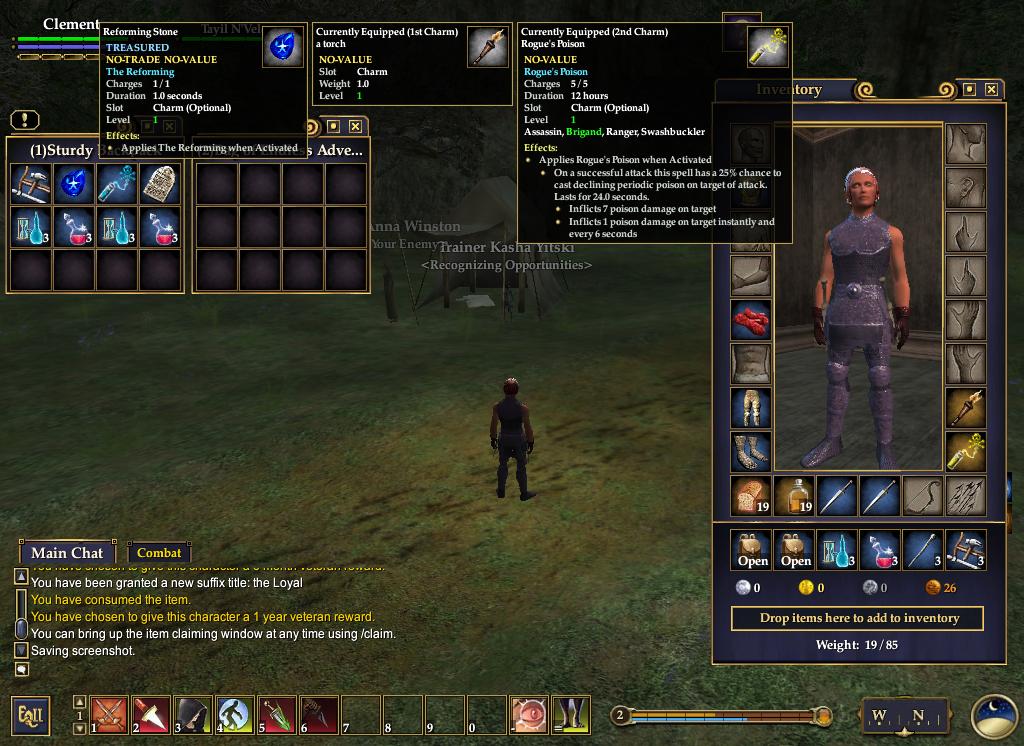Select the Reforming Stone in the Sturdy Backpack
This screenshot has width=1024, height=746.
[74, 185]
